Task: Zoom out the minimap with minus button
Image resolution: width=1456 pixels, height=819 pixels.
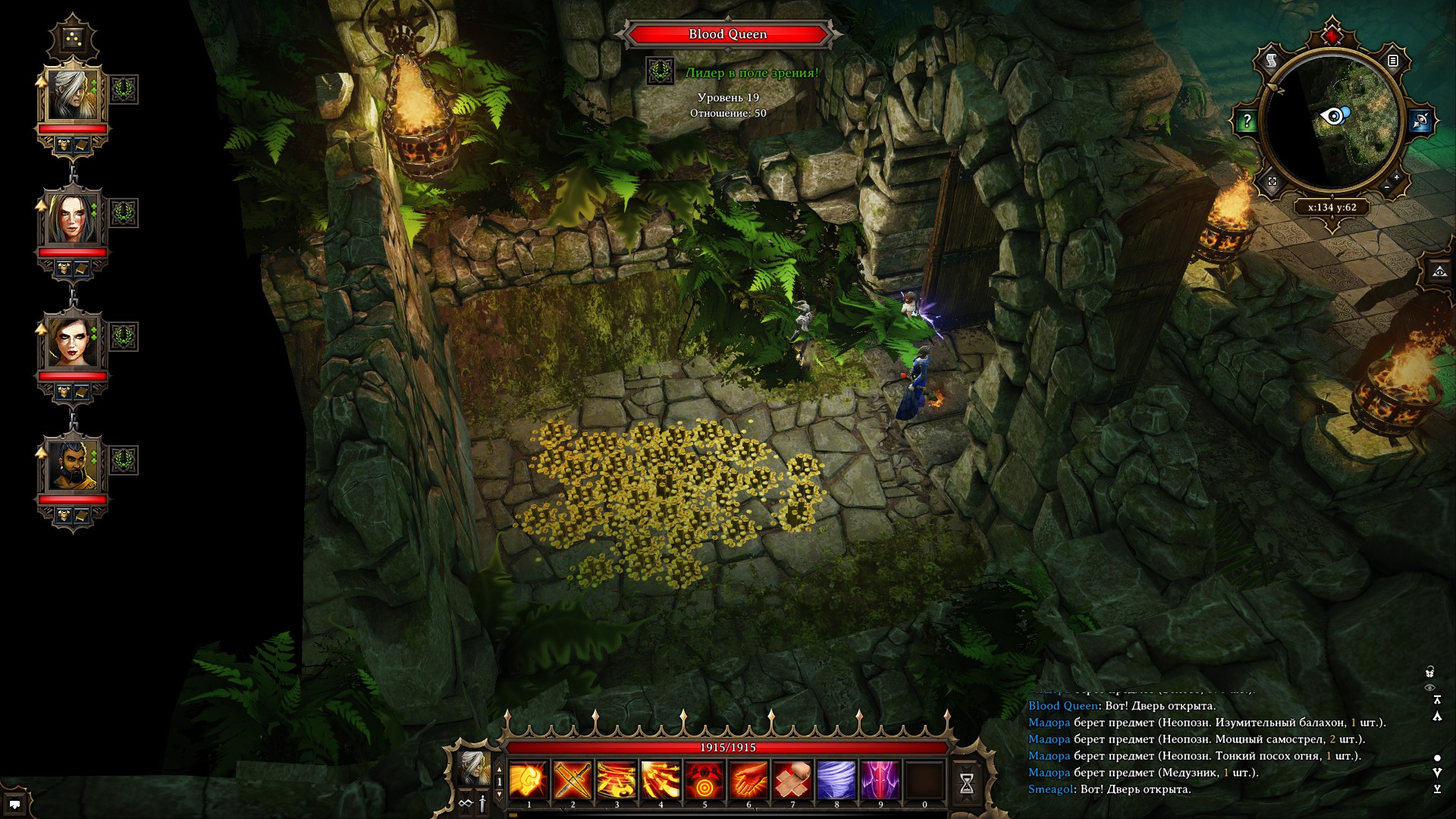Action: (x=1387, y=187)
